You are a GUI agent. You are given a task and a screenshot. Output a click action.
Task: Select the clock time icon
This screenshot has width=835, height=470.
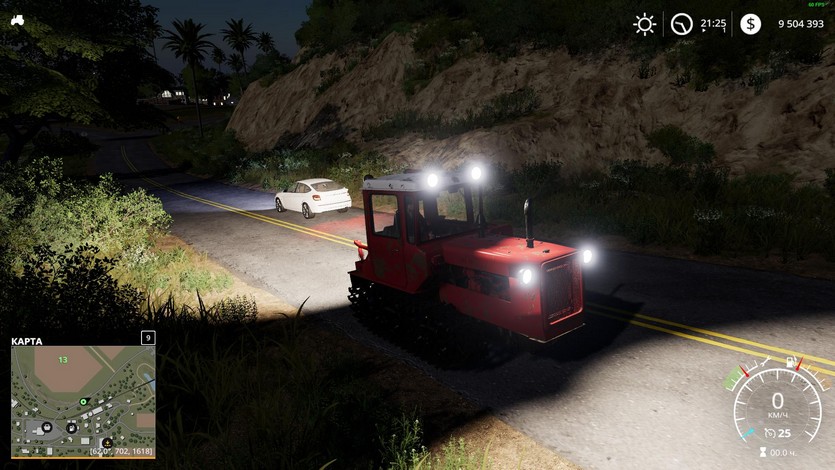coord(682,24)
